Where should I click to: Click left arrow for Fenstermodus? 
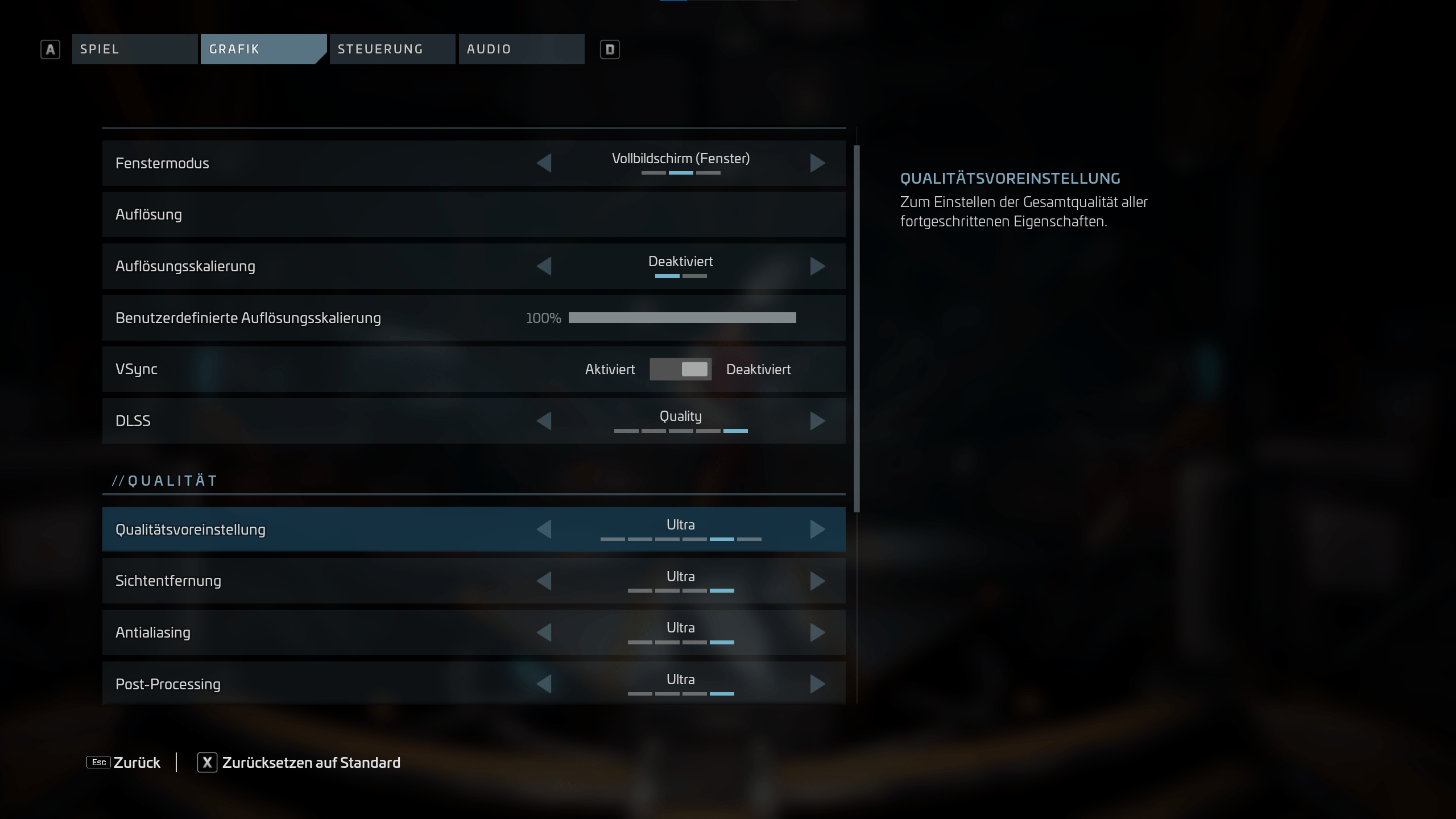pos(544,163)
